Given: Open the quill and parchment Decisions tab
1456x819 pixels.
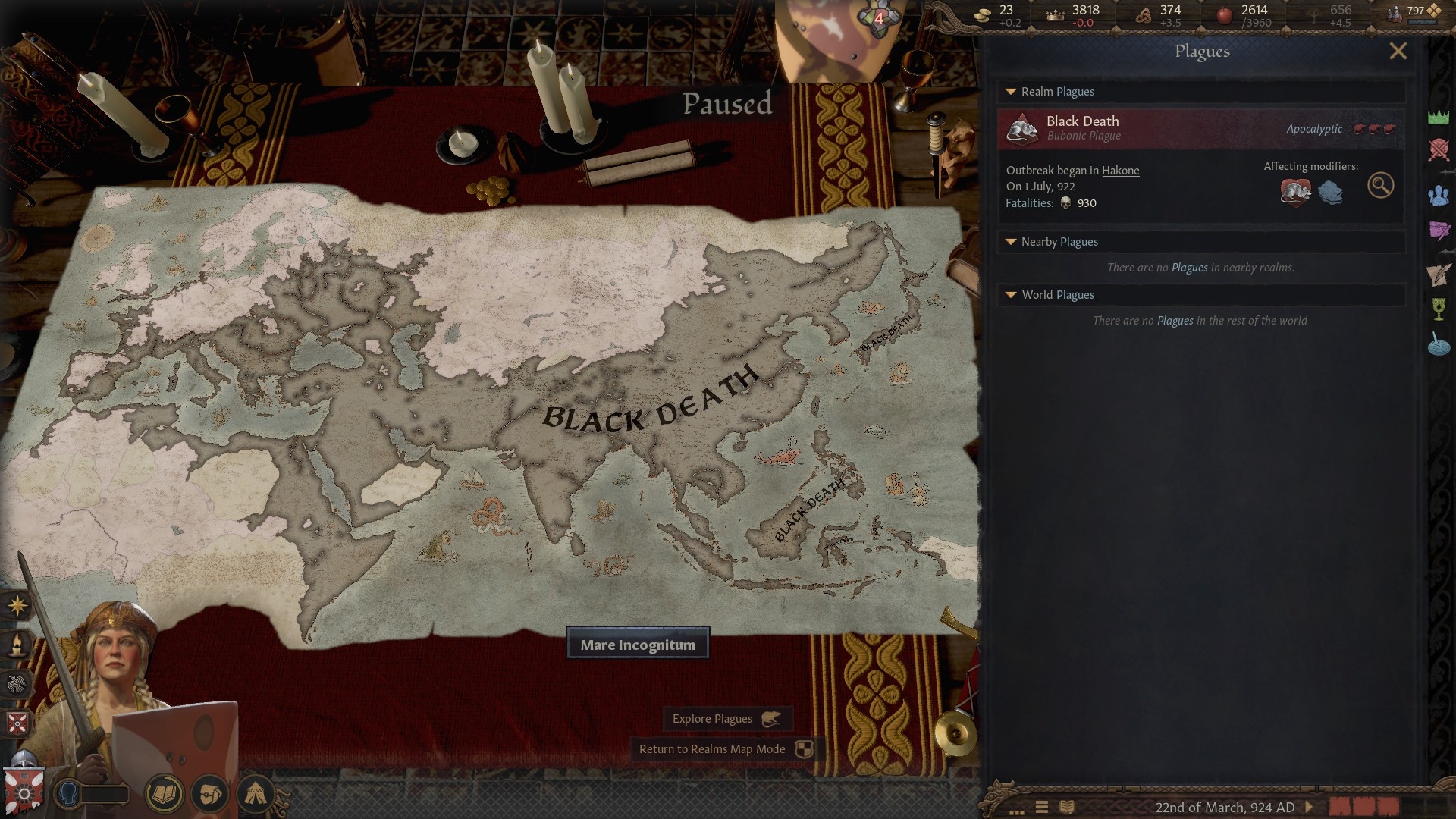Looking at the screenshot, I should [x=1439, y=275].
